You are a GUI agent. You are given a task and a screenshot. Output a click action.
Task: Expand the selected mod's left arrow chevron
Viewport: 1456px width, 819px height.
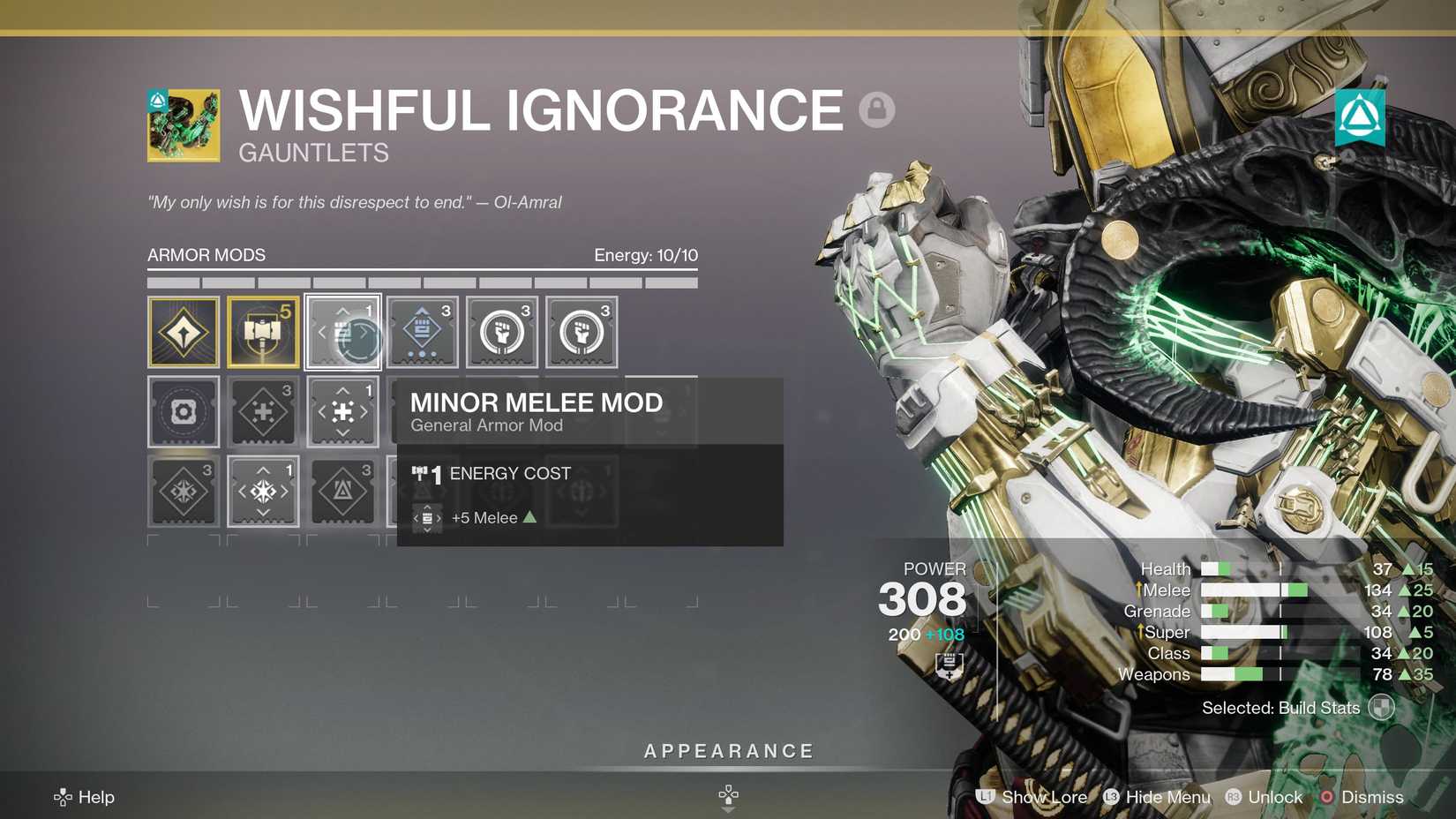pos(322,333)
